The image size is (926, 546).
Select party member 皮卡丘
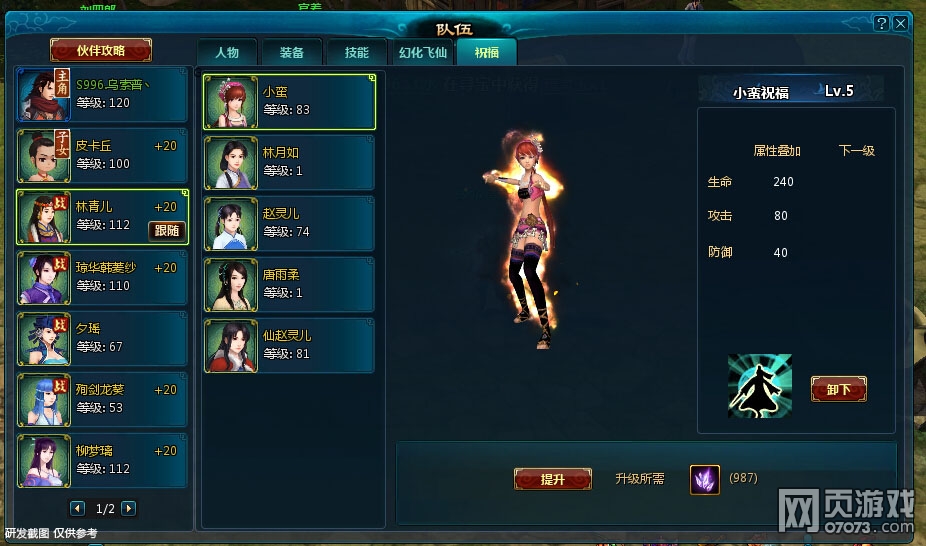[102, 156]
